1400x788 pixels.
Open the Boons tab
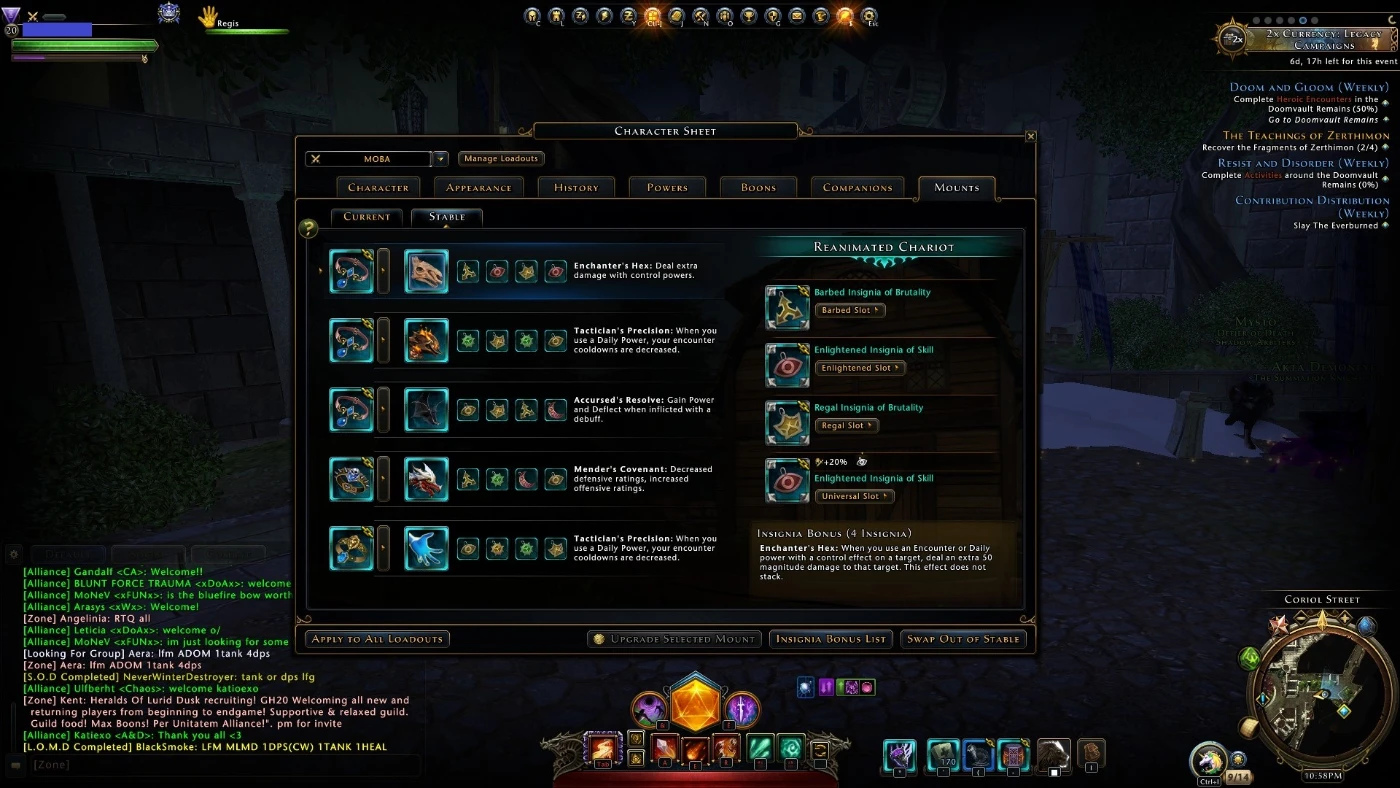click(758, 187)
